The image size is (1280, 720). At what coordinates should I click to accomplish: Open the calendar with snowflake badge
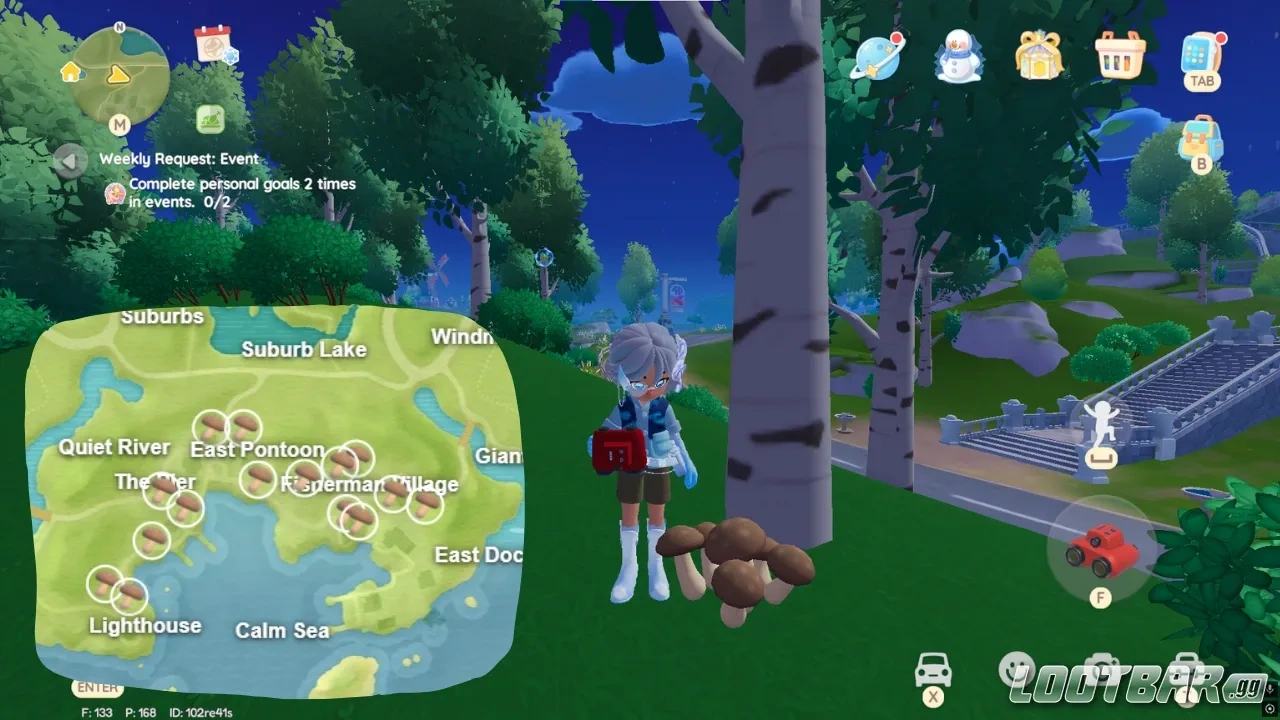point(214,47)
